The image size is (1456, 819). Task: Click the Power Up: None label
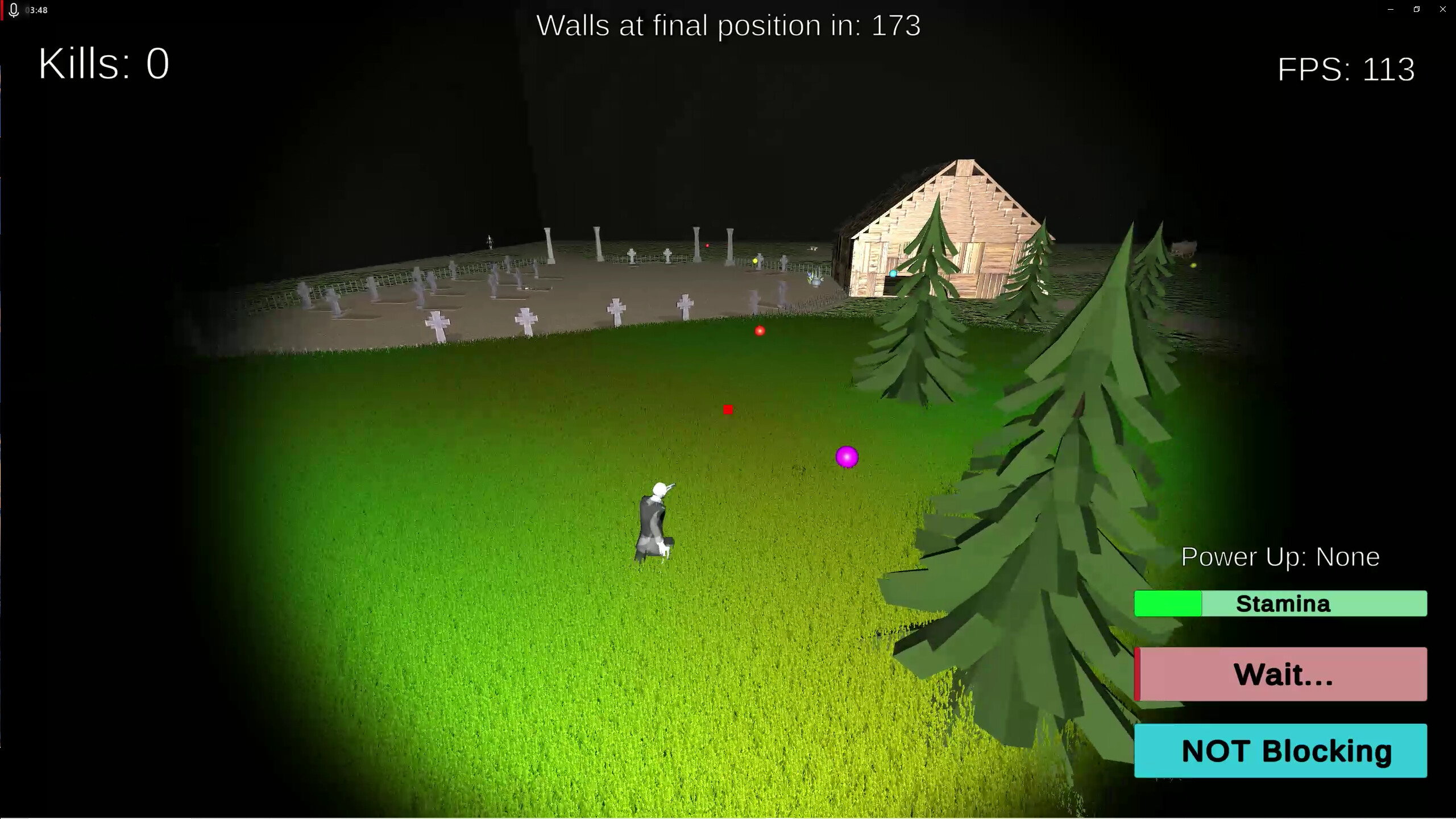click(1280, 557)
